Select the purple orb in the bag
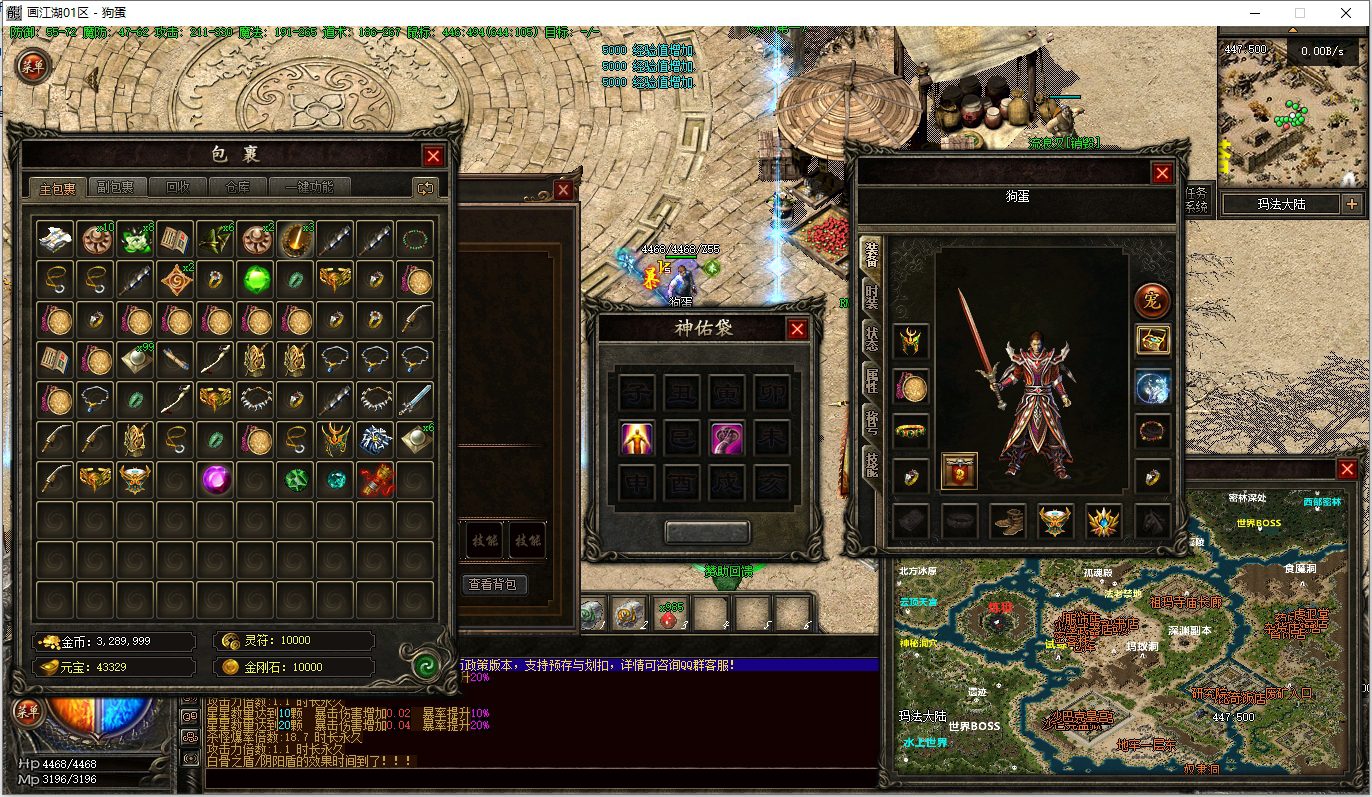 (x=215, y=479)
